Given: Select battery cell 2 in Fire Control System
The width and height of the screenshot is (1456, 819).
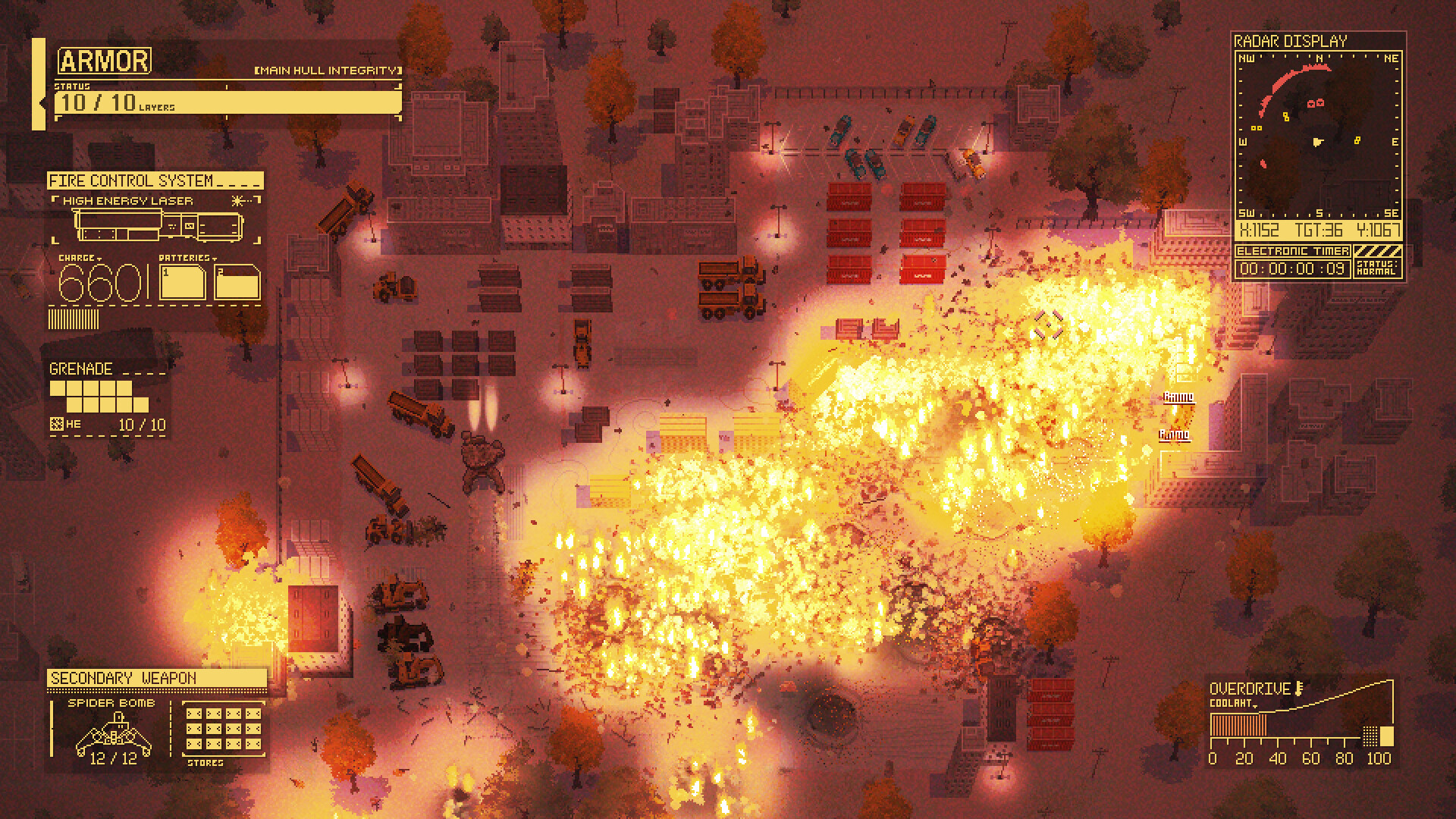Looking at the screenshot, I should click(236, 282).
